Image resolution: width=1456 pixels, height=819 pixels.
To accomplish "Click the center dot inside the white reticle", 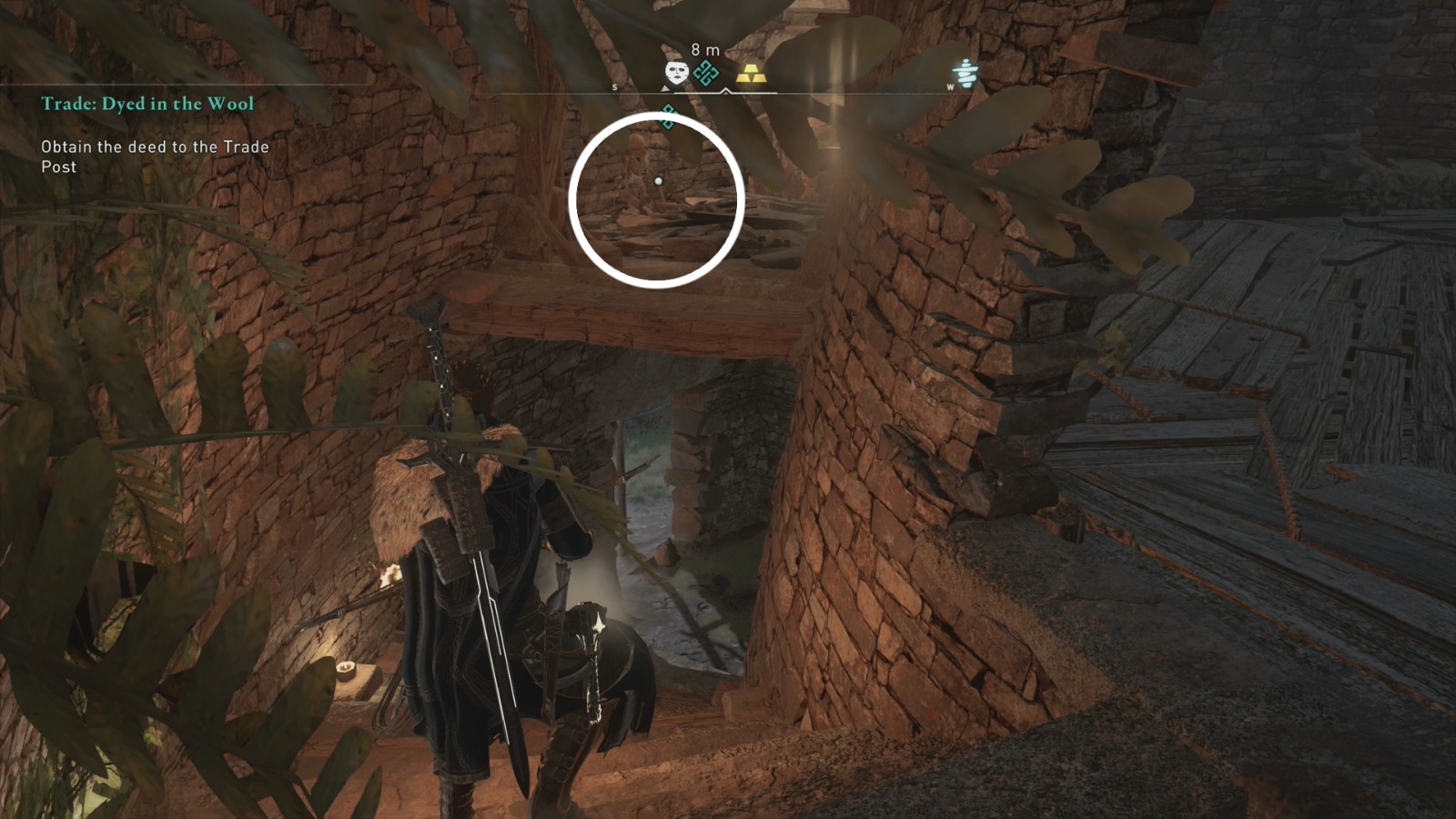I will [658, 182].
